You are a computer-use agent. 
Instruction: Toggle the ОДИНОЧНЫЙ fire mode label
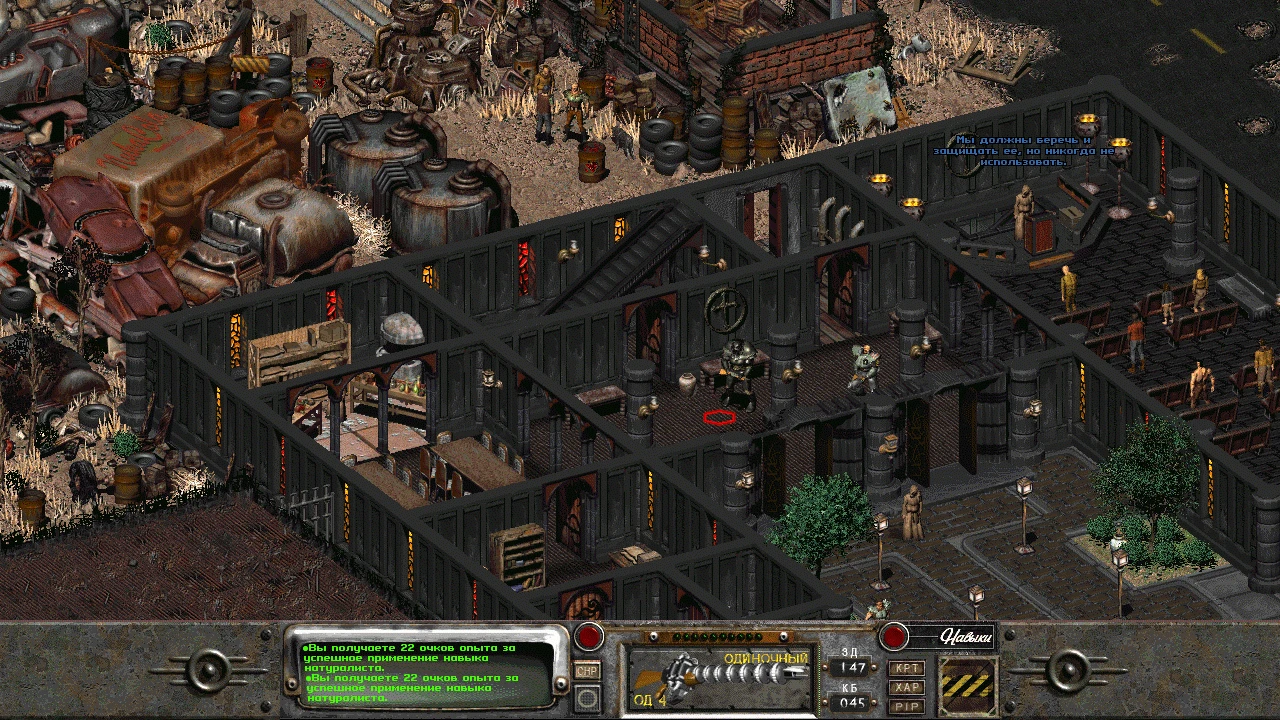coord(766,657)
